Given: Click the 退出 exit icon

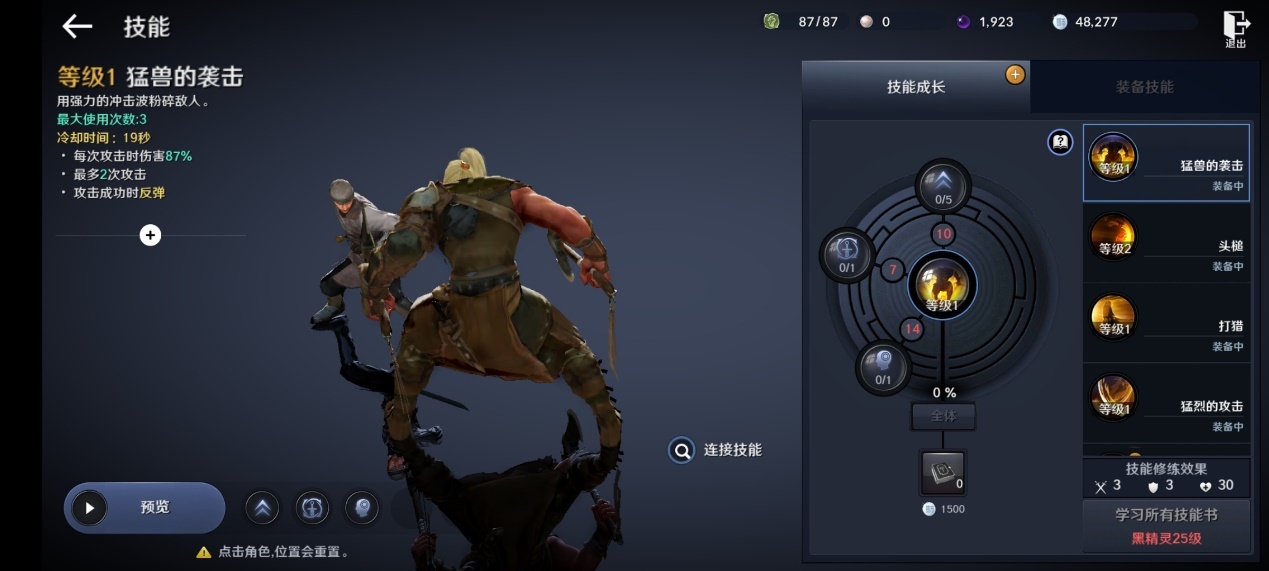Looking at the screenshot, I should 1236,28.
